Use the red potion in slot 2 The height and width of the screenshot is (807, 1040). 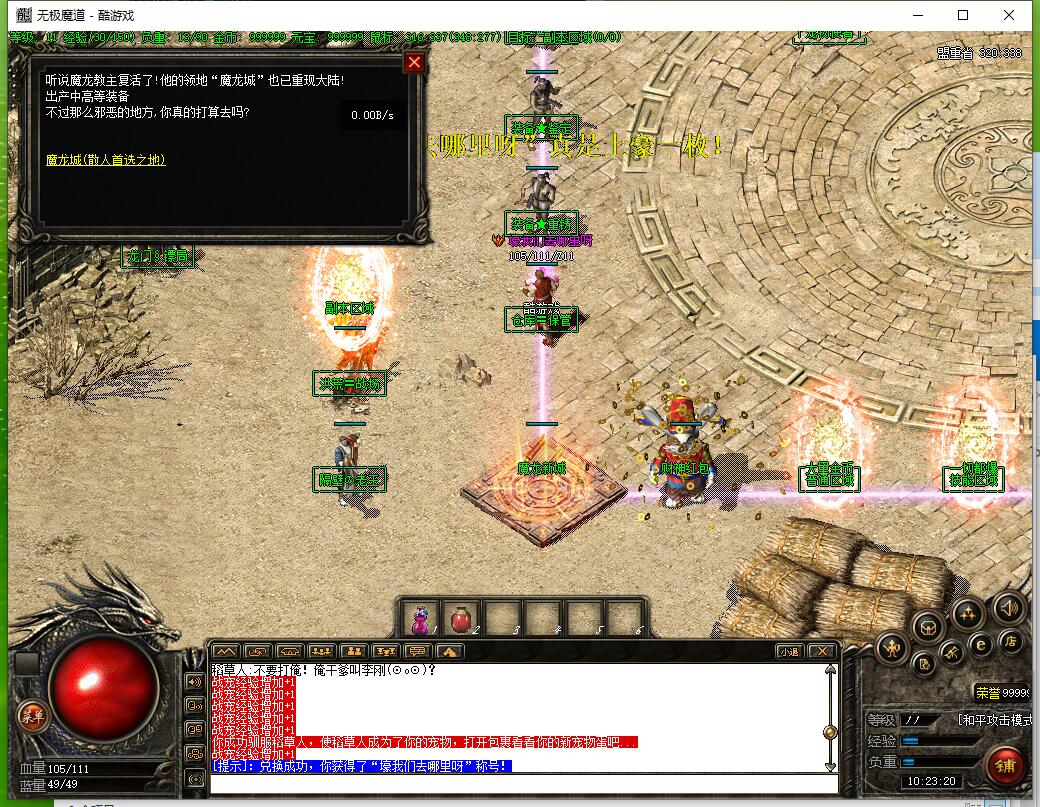click(x=462, y=620)
